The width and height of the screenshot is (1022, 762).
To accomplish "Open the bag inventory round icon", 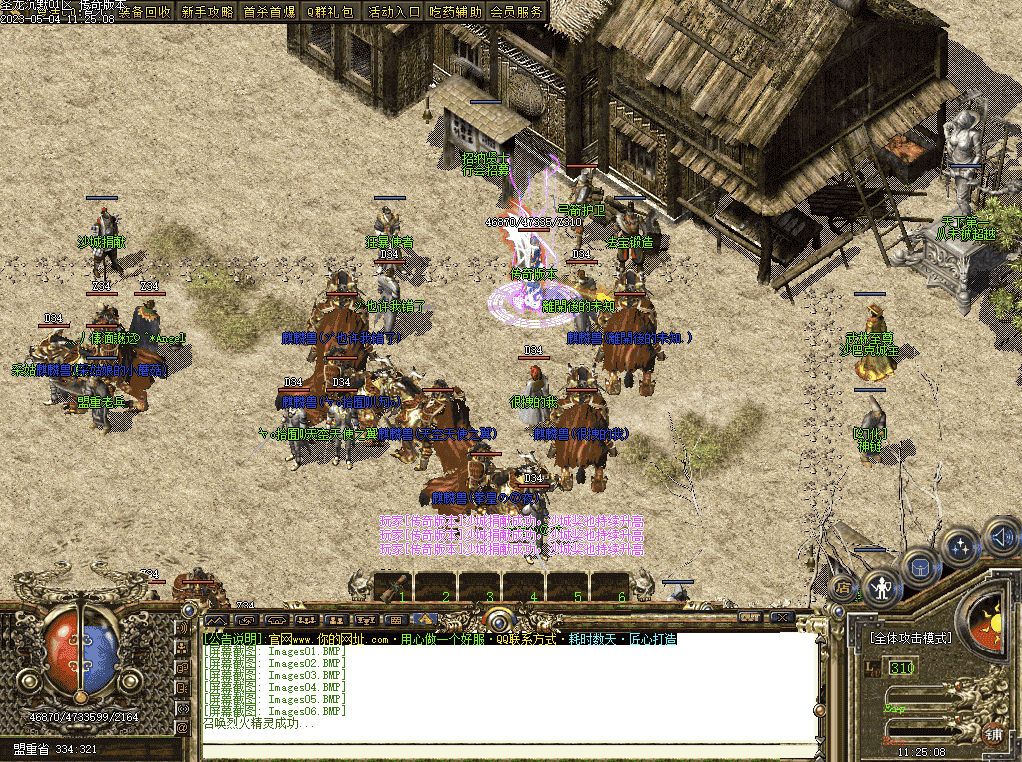I will click(x=920, y=567).
